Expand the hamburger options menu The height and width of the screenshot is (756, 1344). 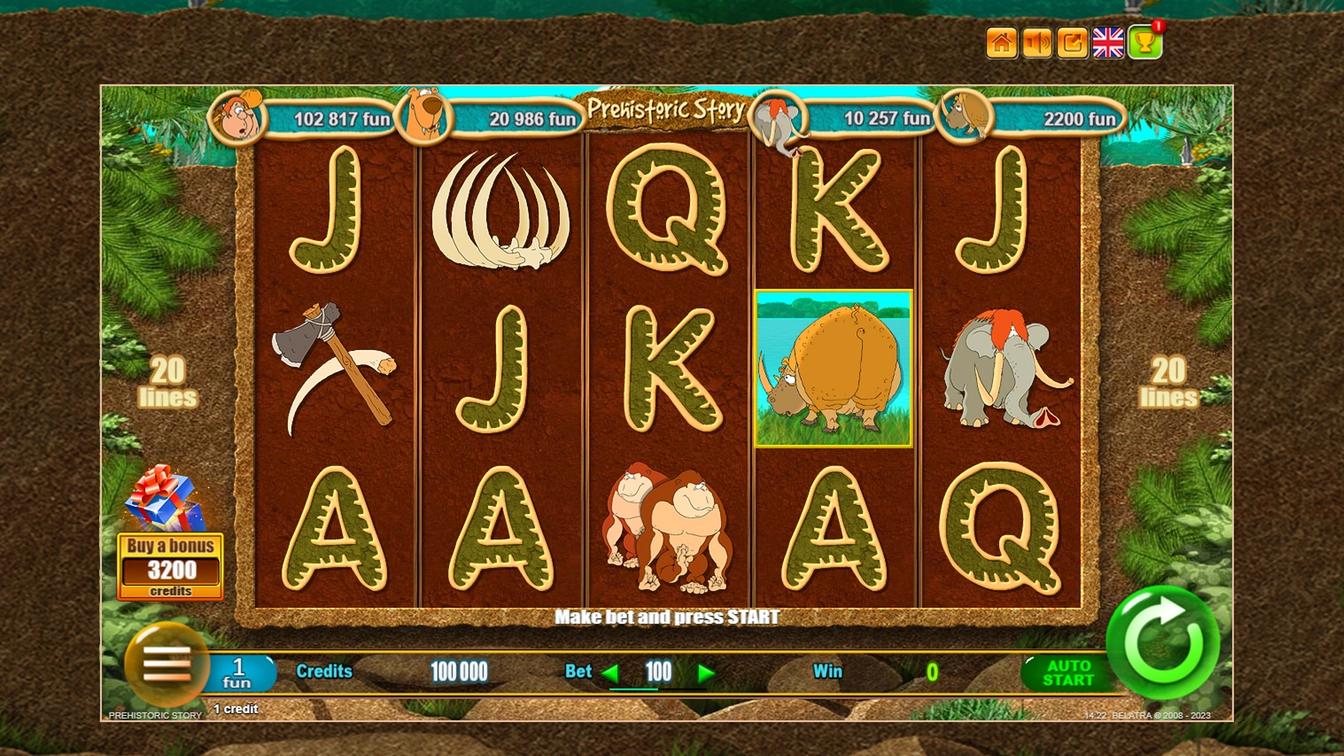click(165, 668)
